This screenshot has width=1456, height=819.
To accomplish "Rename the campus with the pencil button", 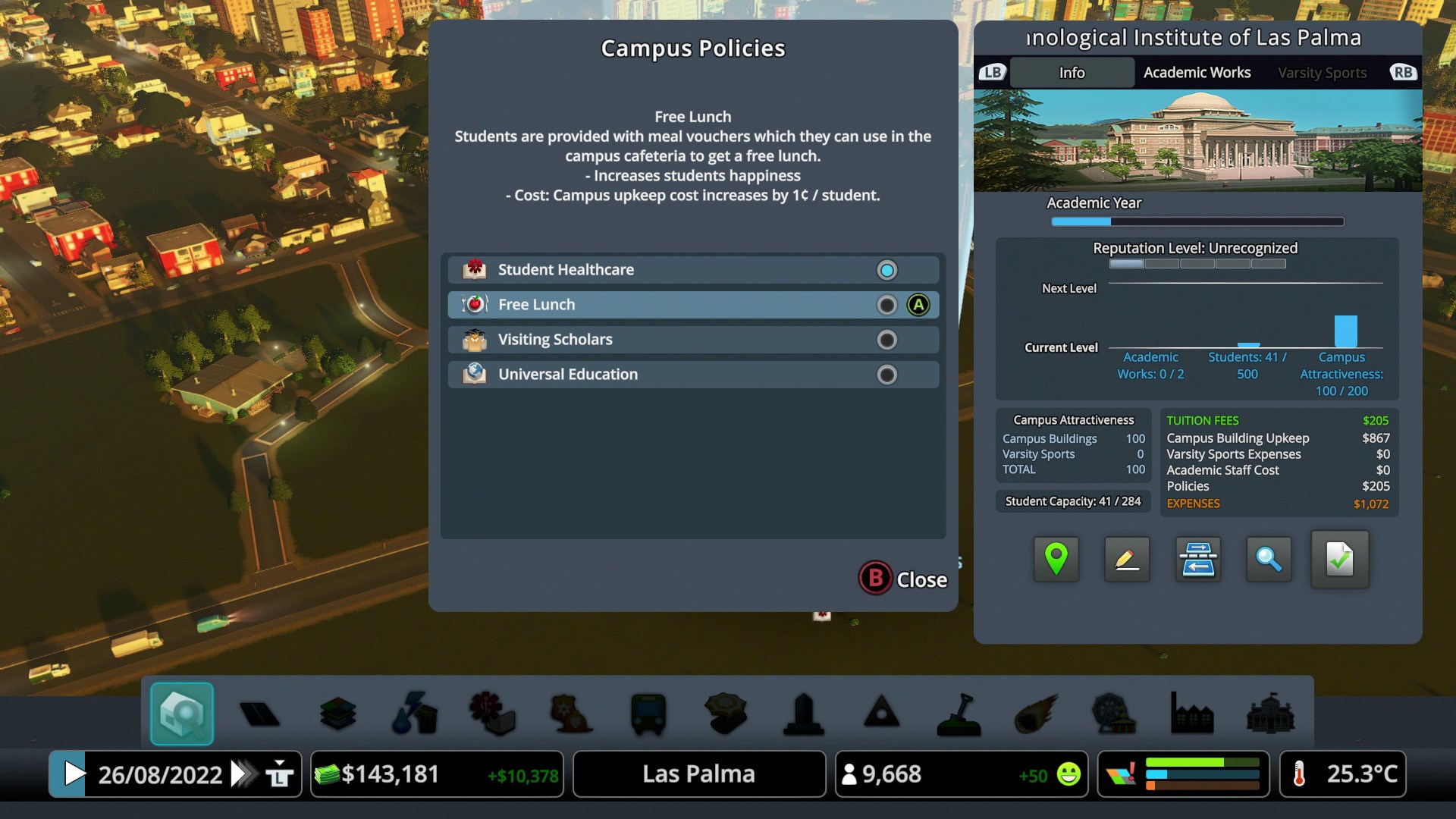I will (x=1127, y=560).
